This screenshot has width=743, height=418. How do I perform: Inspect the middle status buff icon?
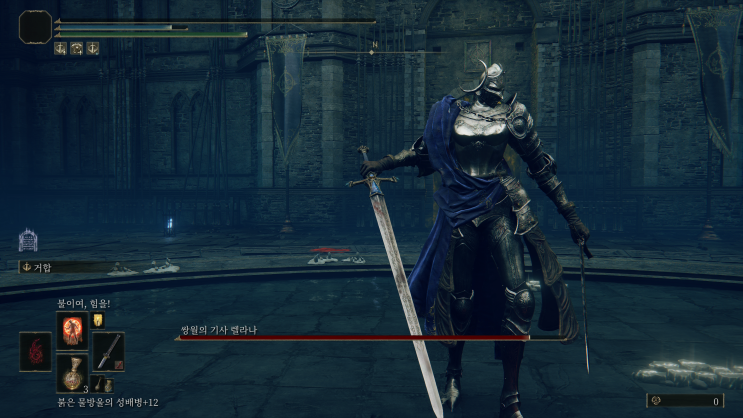(76, 48)
